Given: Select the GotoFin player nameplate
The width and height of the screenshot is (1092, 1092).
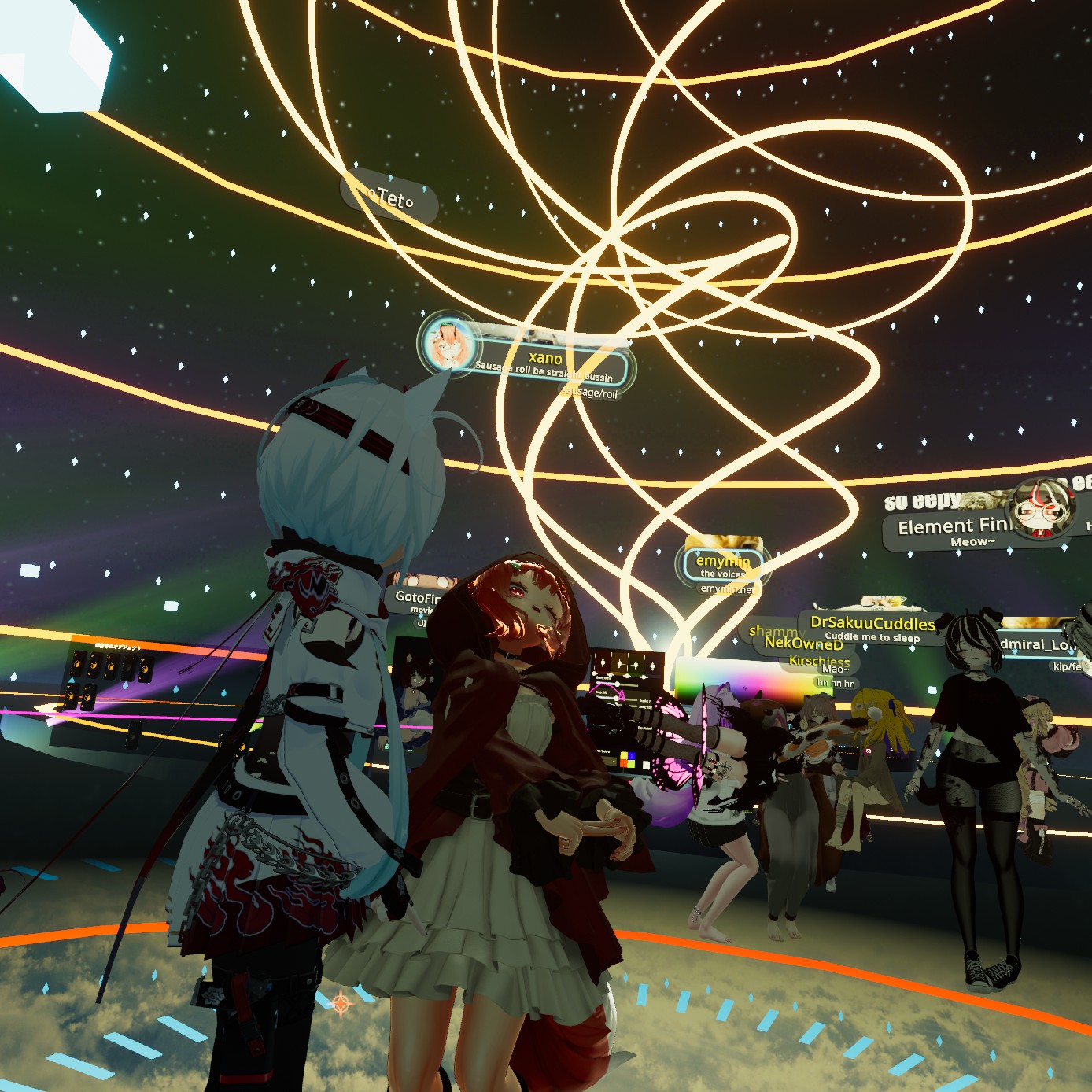Looking at the screenshot, I should pos(417,597).
